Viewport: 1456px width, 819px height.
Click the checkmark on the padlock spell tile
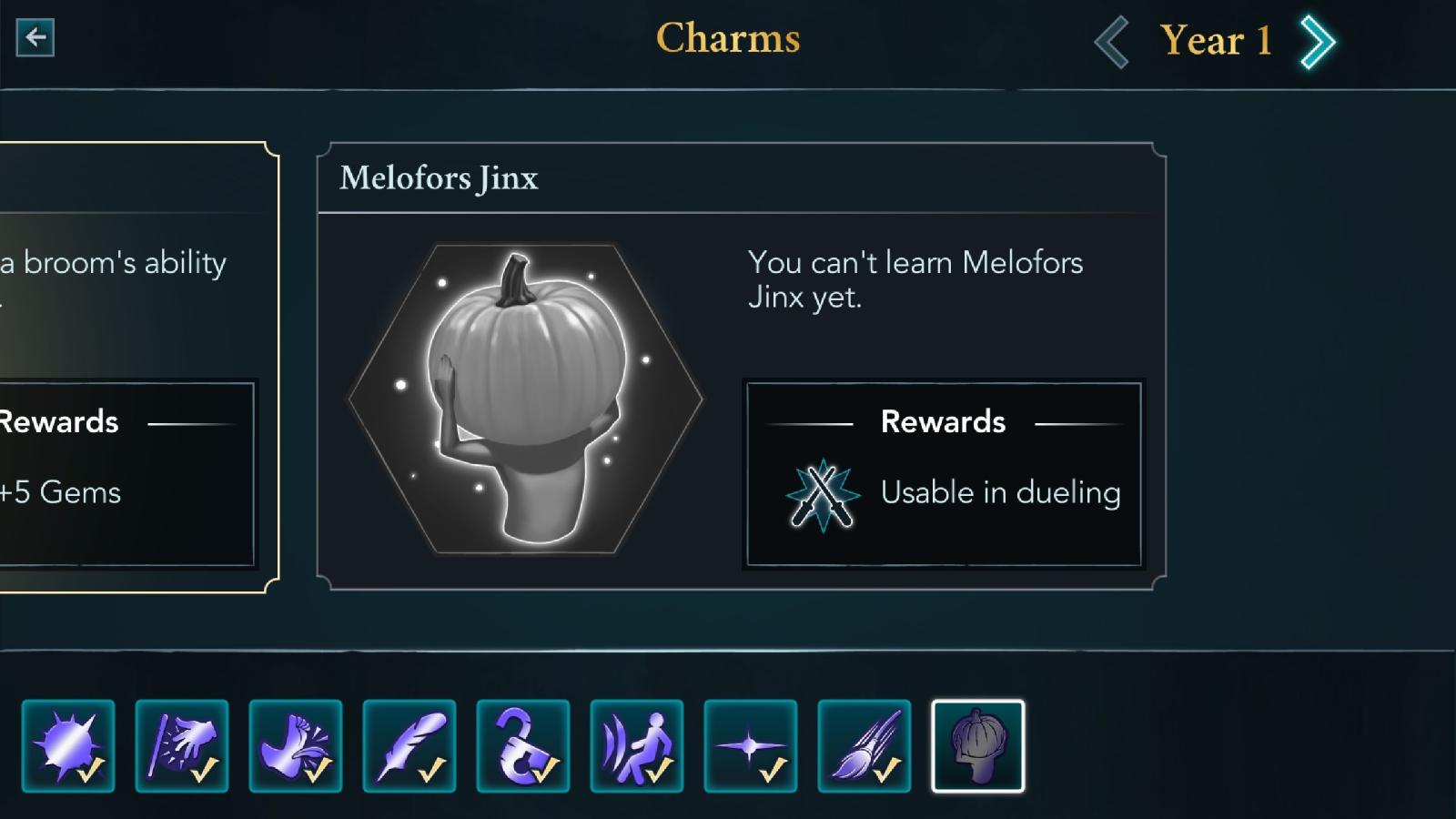tap(546, 772)
